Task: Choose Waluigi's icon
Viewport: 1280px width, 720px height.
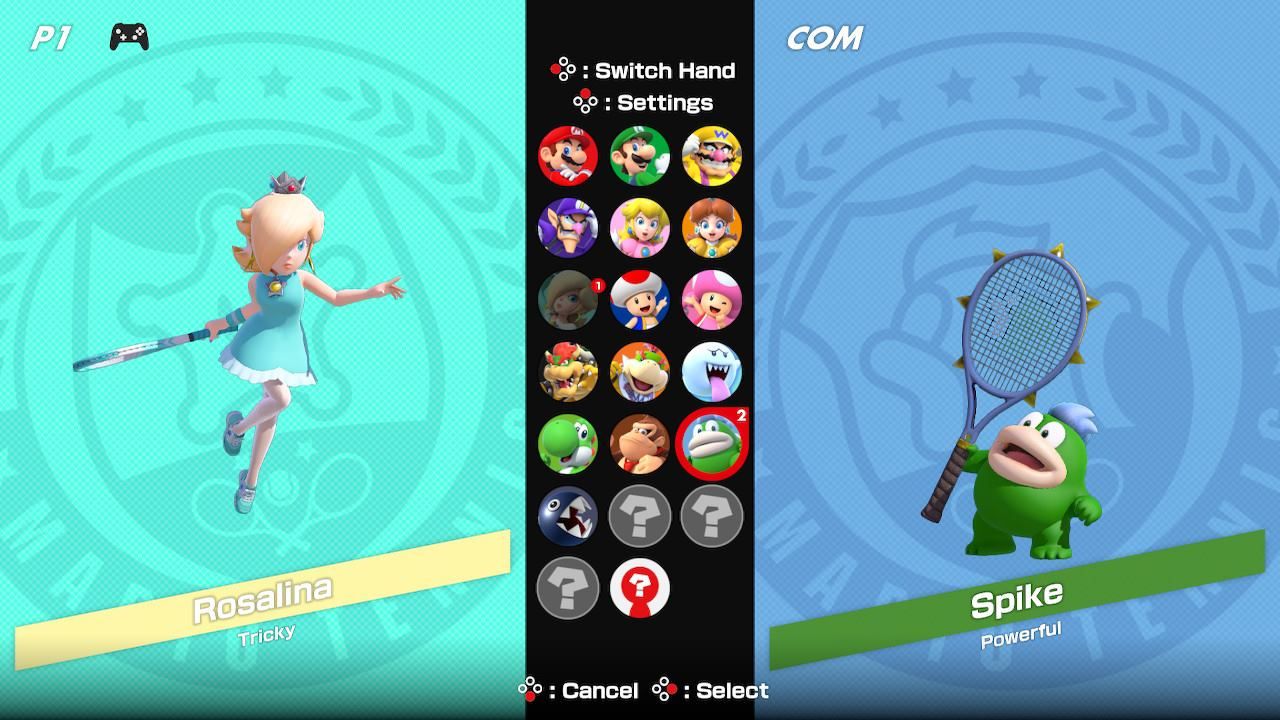Action: (x=567, y=228)
